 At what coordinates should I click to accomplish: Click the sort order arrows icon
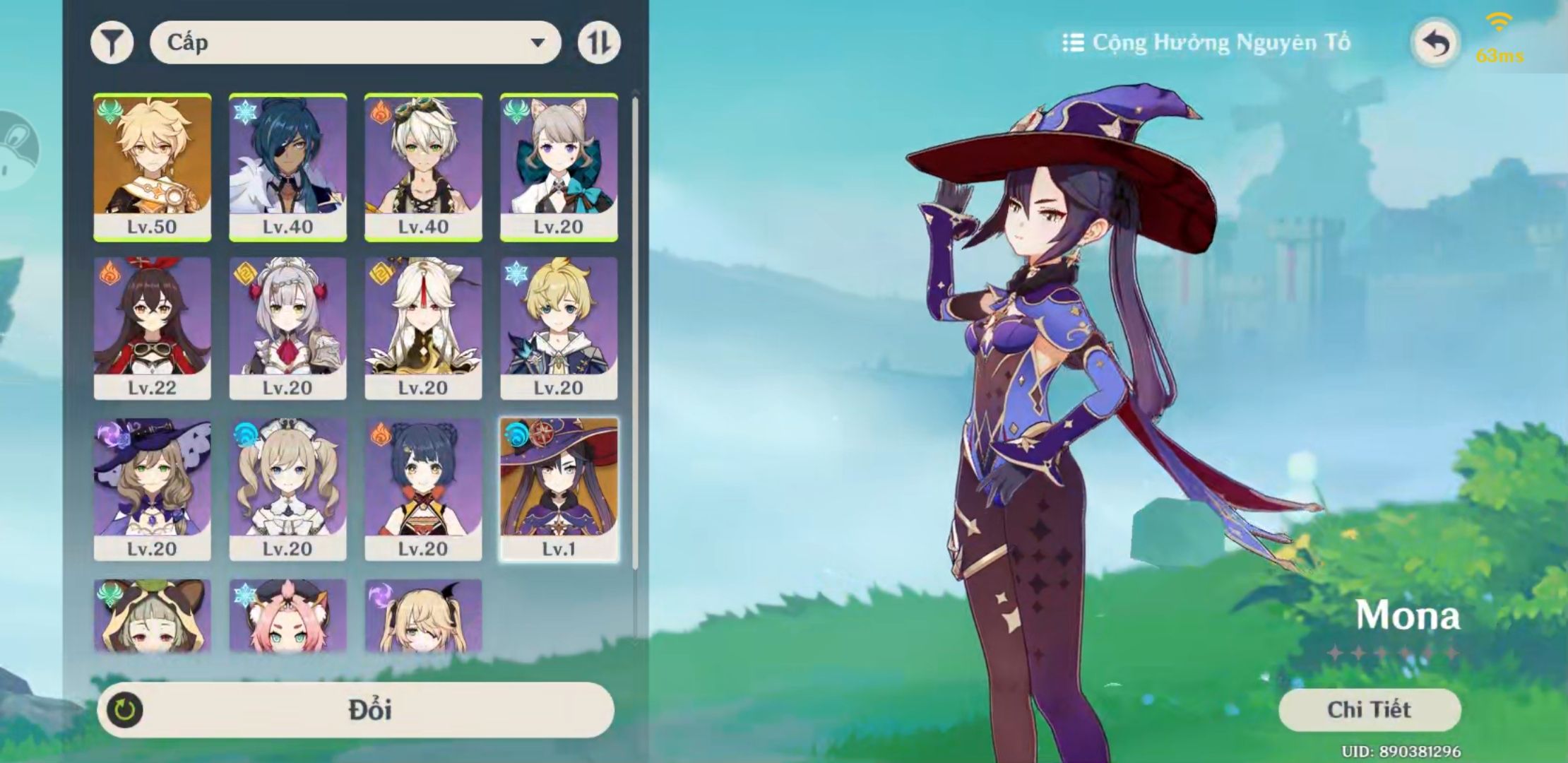(x=598, y=44)
